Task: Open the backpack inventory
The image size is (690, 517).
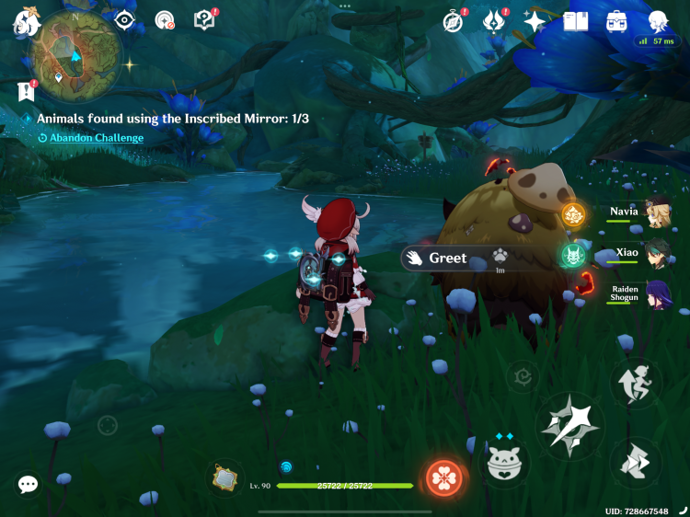Action: coord(617,21)
